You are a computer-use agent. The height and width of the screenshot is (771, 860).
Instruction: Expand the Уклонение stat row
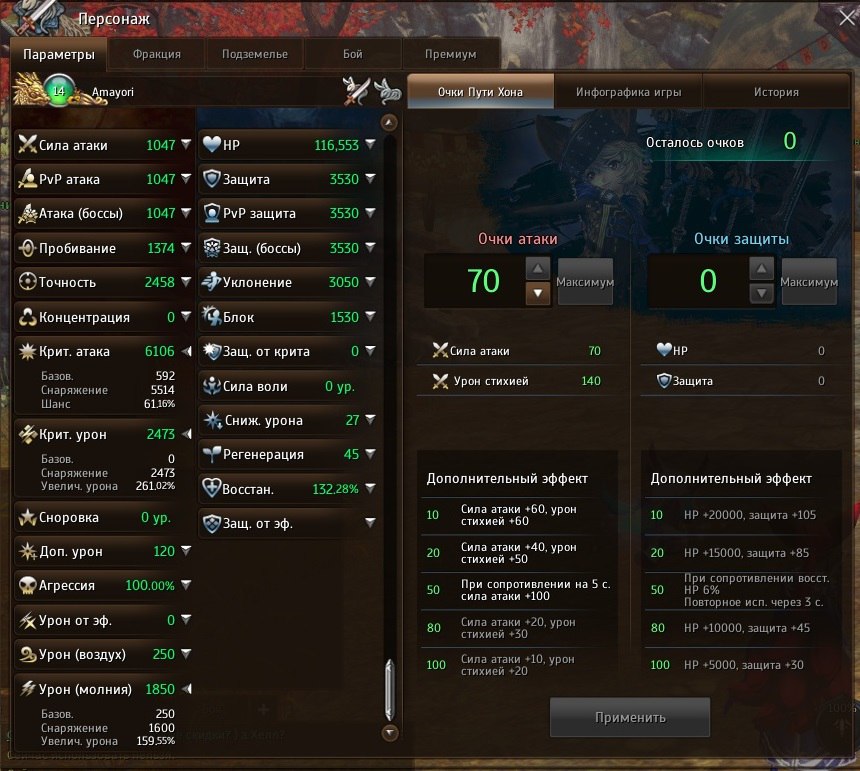[370, 283]
